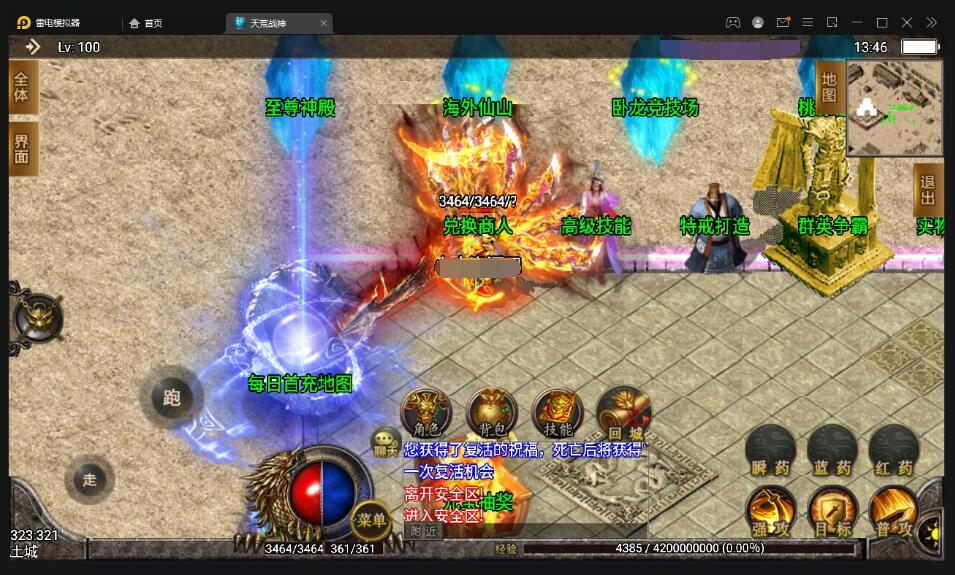Tap the 目标 target selection button
Viewport: 955px width, 575px height.
(832, 511)
